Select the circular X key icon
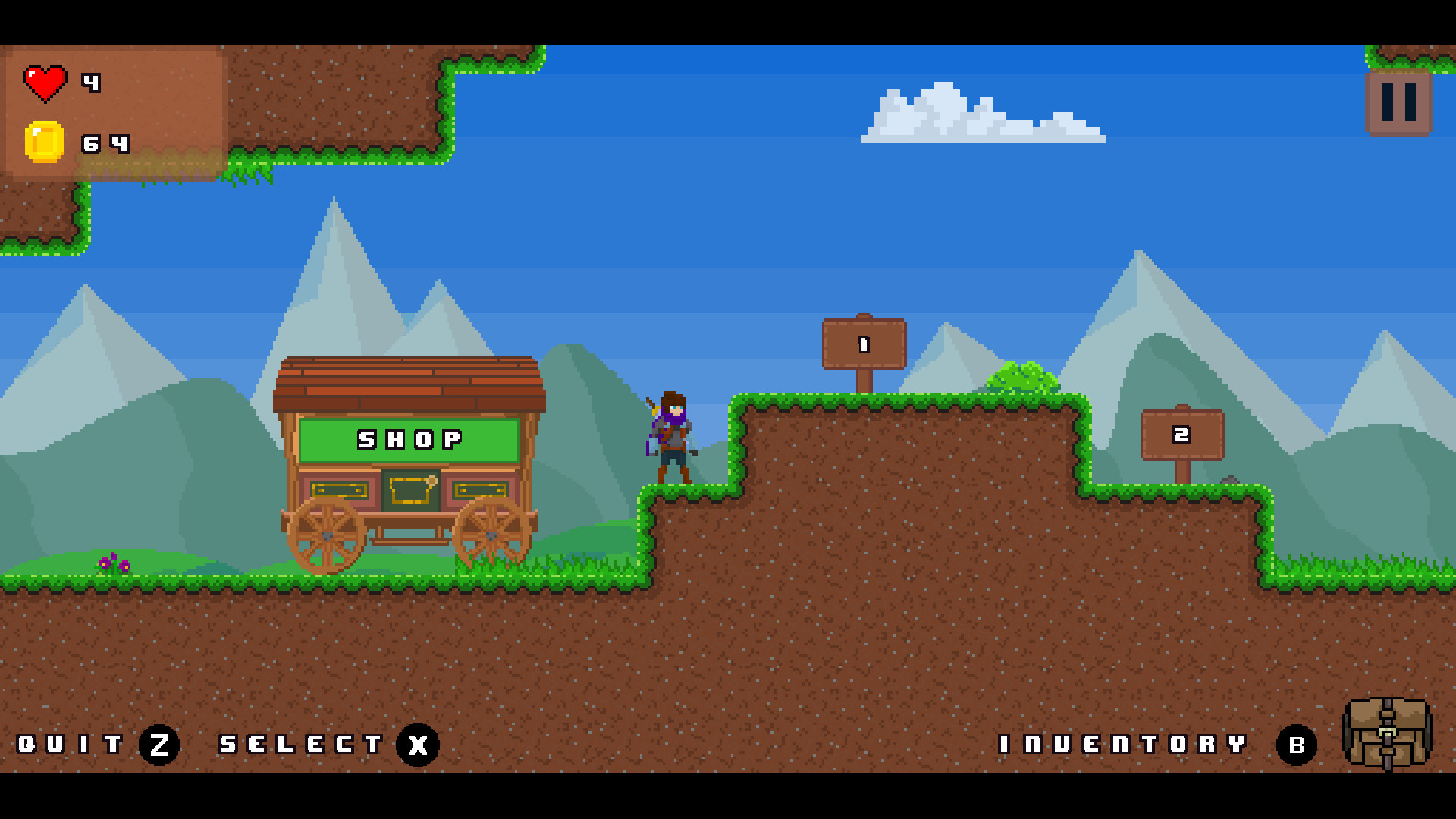 (x=416, y=745)
